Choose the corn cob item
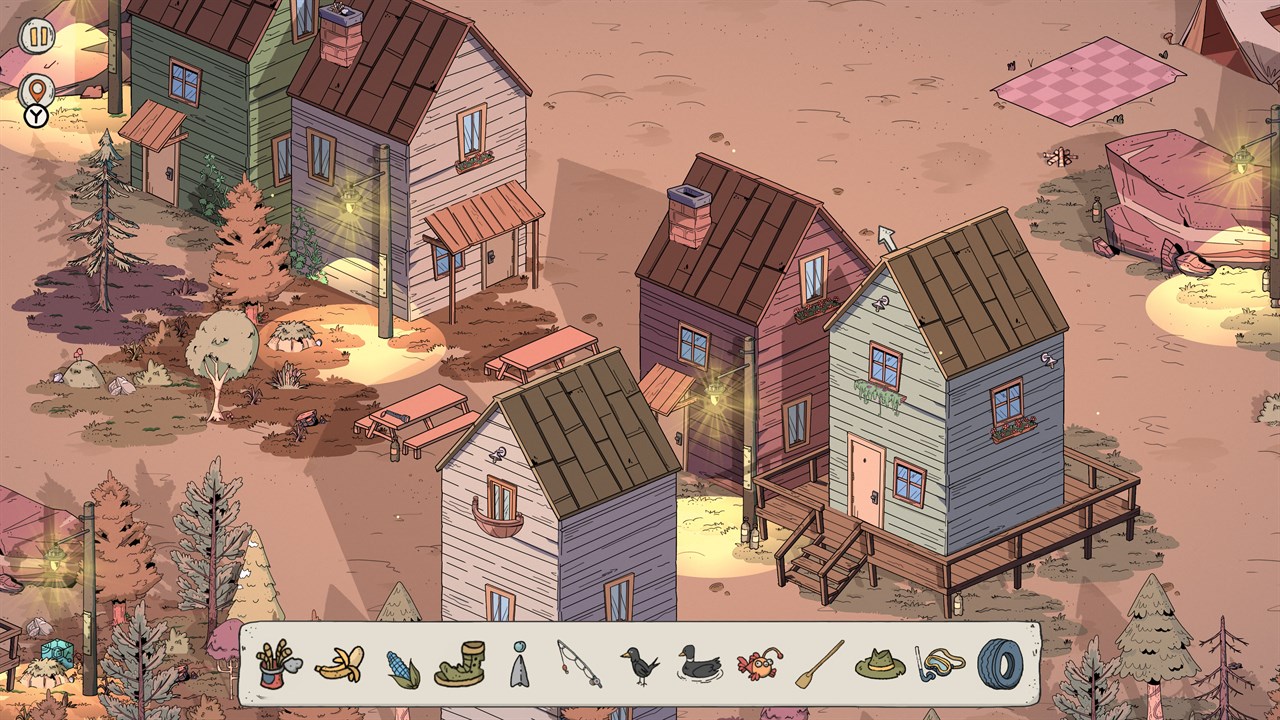This screenshot has height=720, width=1280. click(x=402, y=667)
